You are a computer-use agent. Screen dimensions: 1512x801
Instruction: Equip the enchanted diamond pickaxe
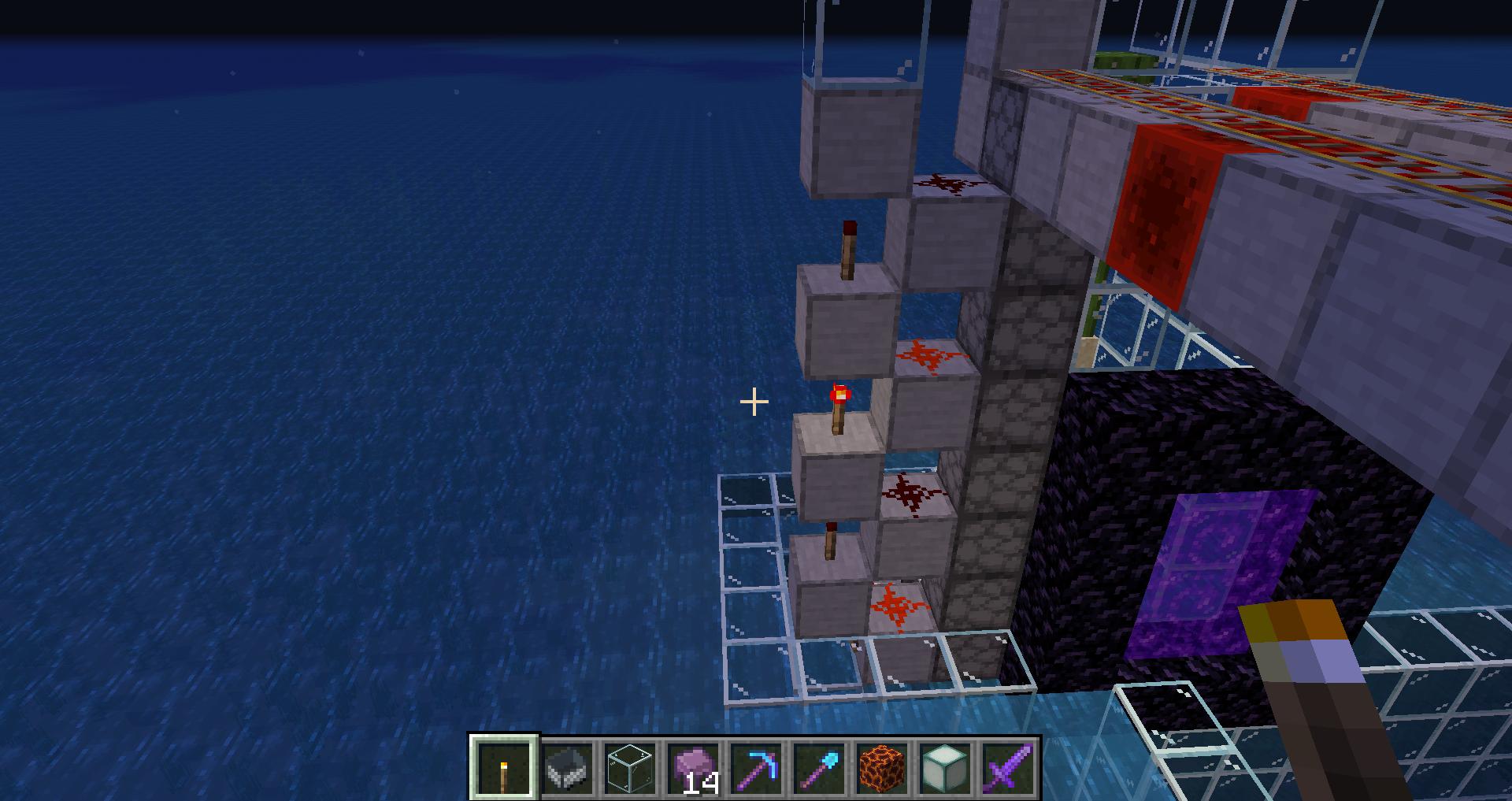756,768
